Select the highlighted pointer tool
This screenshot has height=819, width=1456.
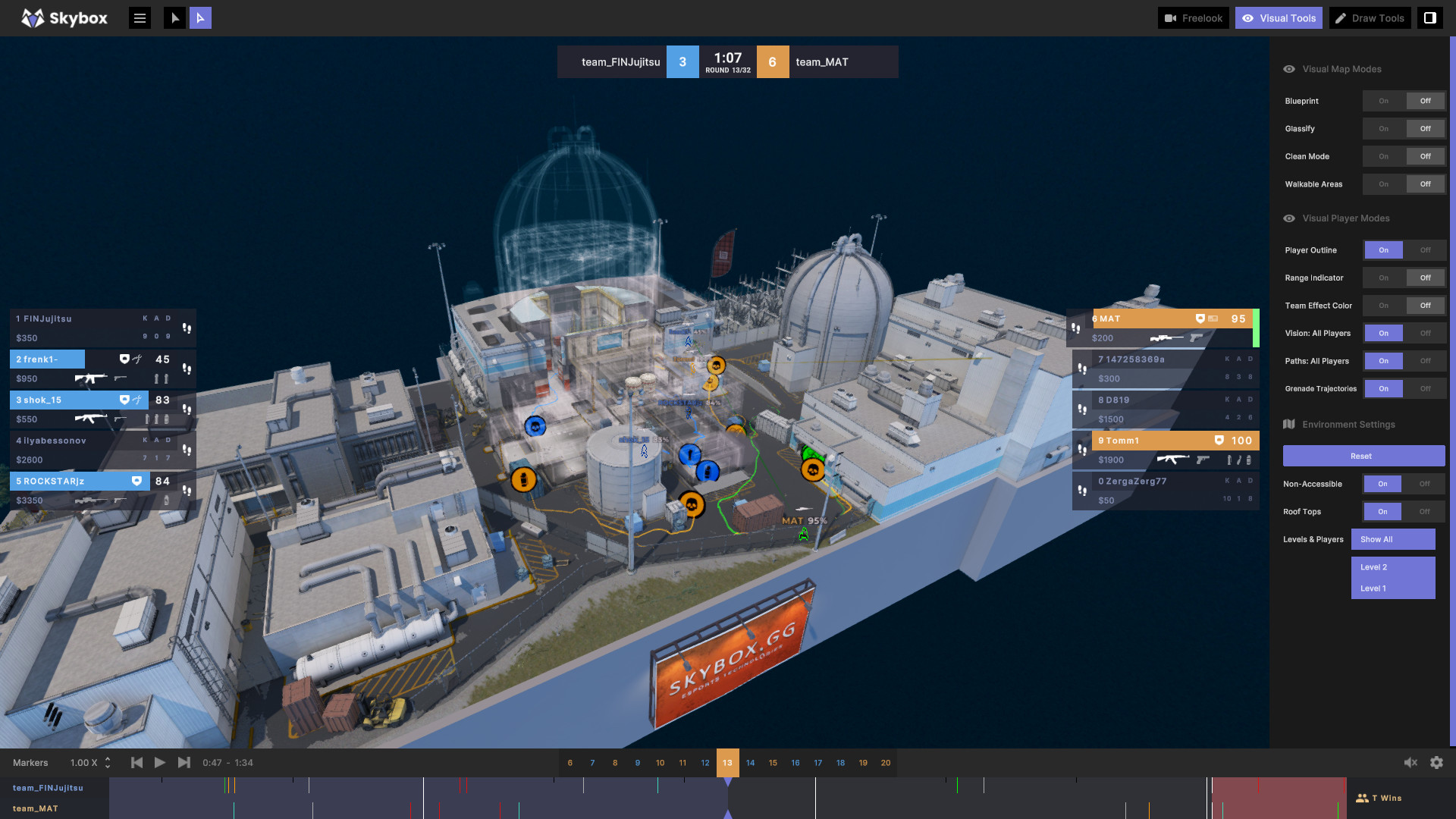pos(200,17)
